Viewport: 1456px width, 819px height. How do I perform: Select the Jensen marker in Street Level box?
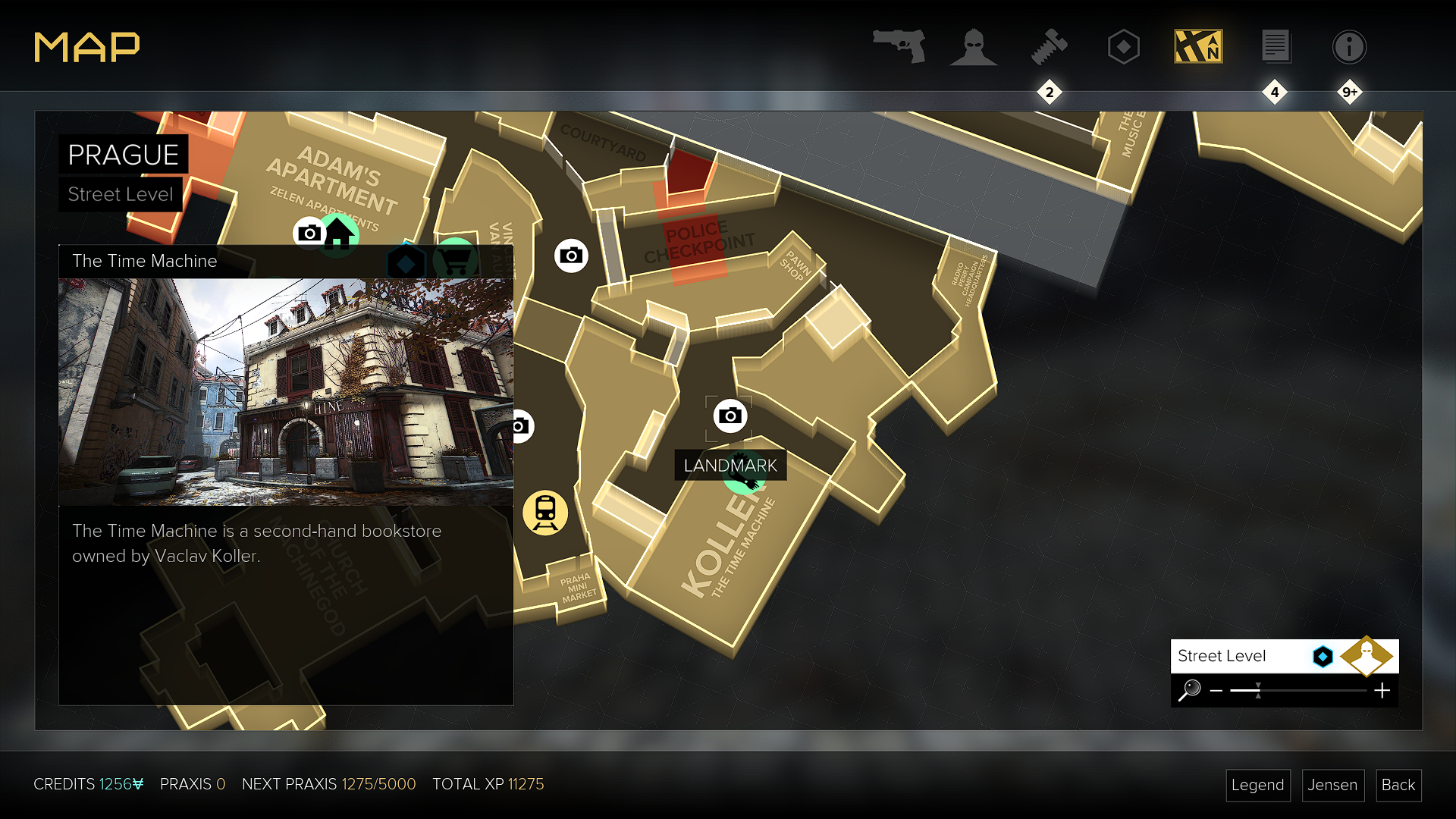(1367, 655)
